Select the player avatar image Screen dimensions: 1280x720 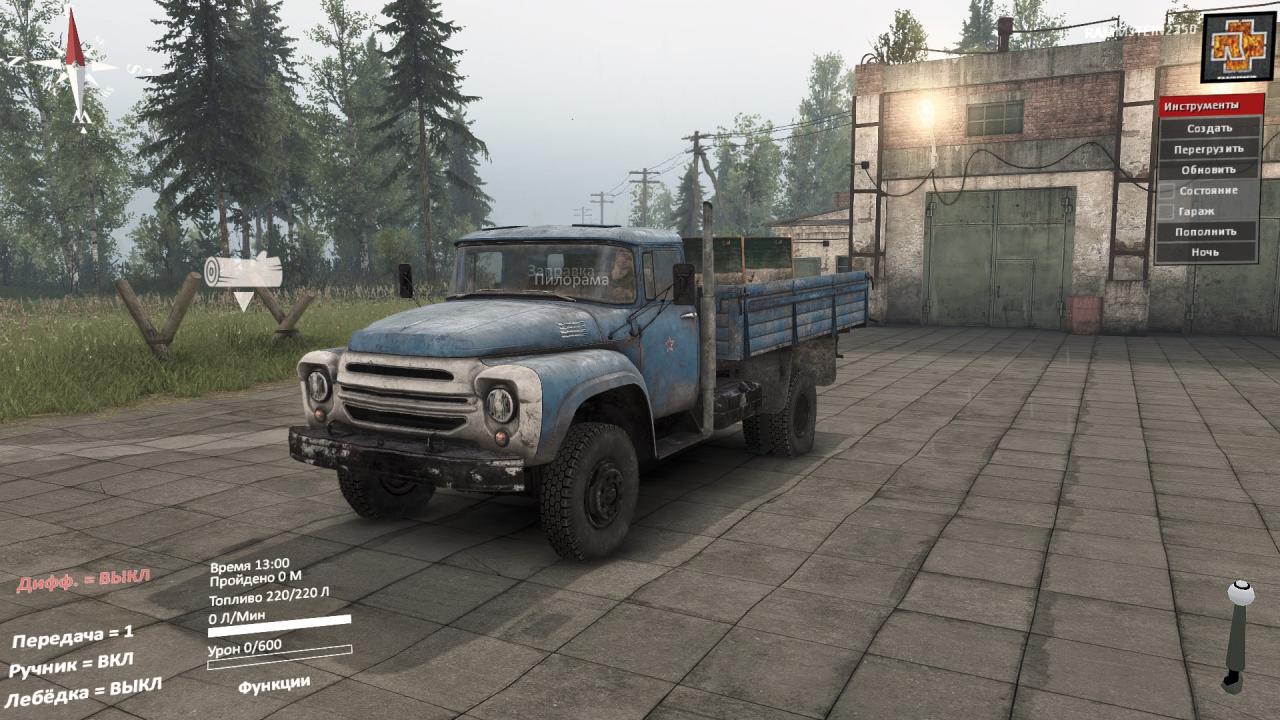[x=1238, y=47]
